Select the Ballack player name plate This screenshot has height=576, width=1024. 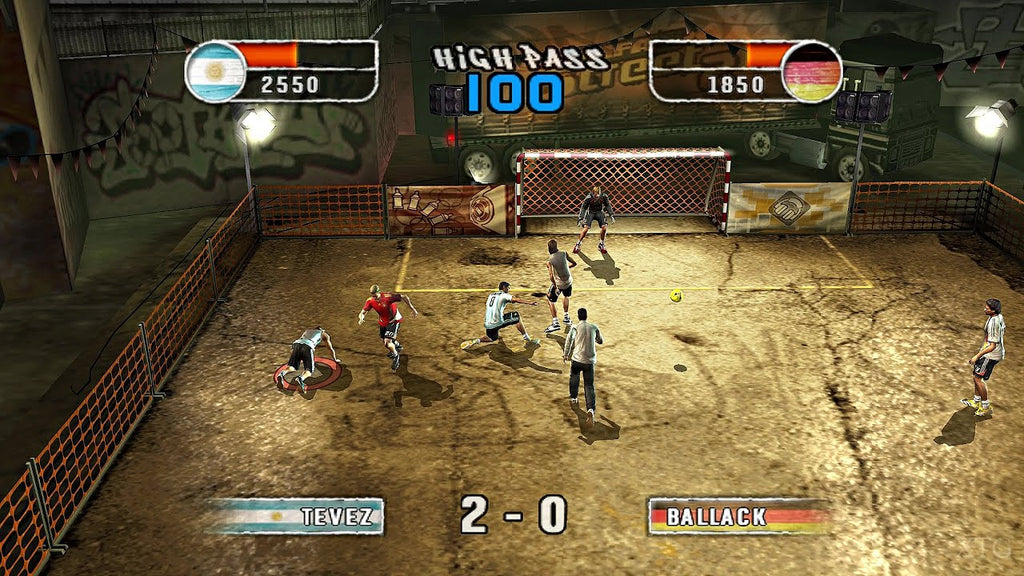click(x=738, y=516)
